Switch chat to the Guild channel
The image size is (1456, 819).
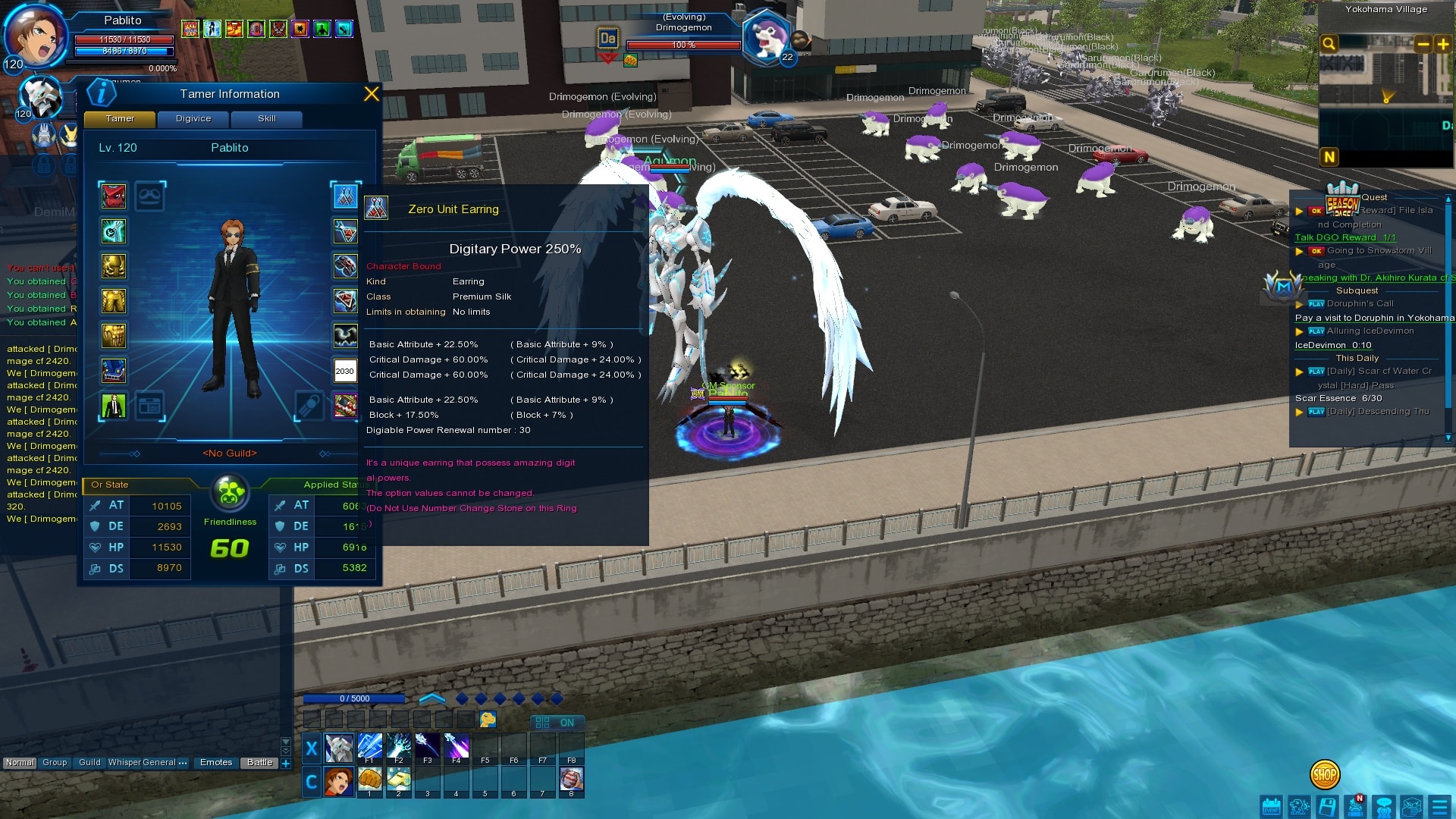(x=89, y=763)
